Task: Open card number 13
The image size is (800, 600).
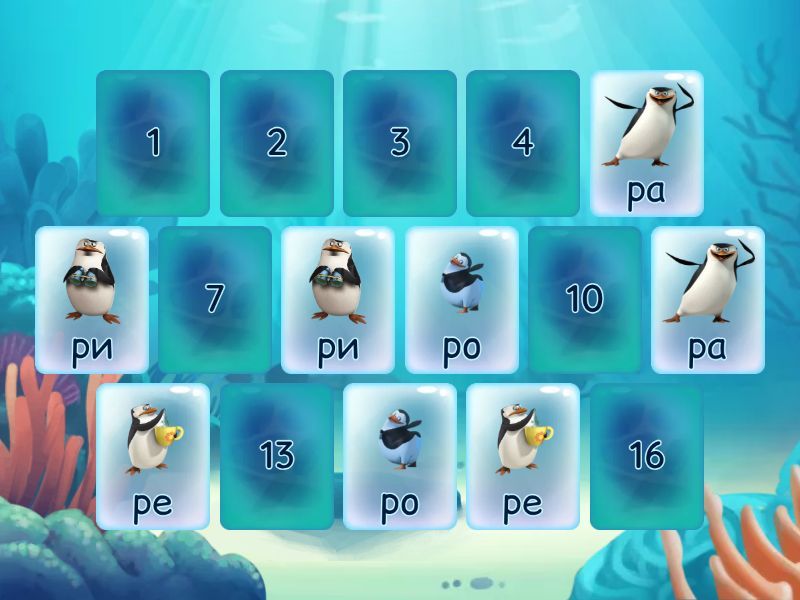Action: coord(276,456)
